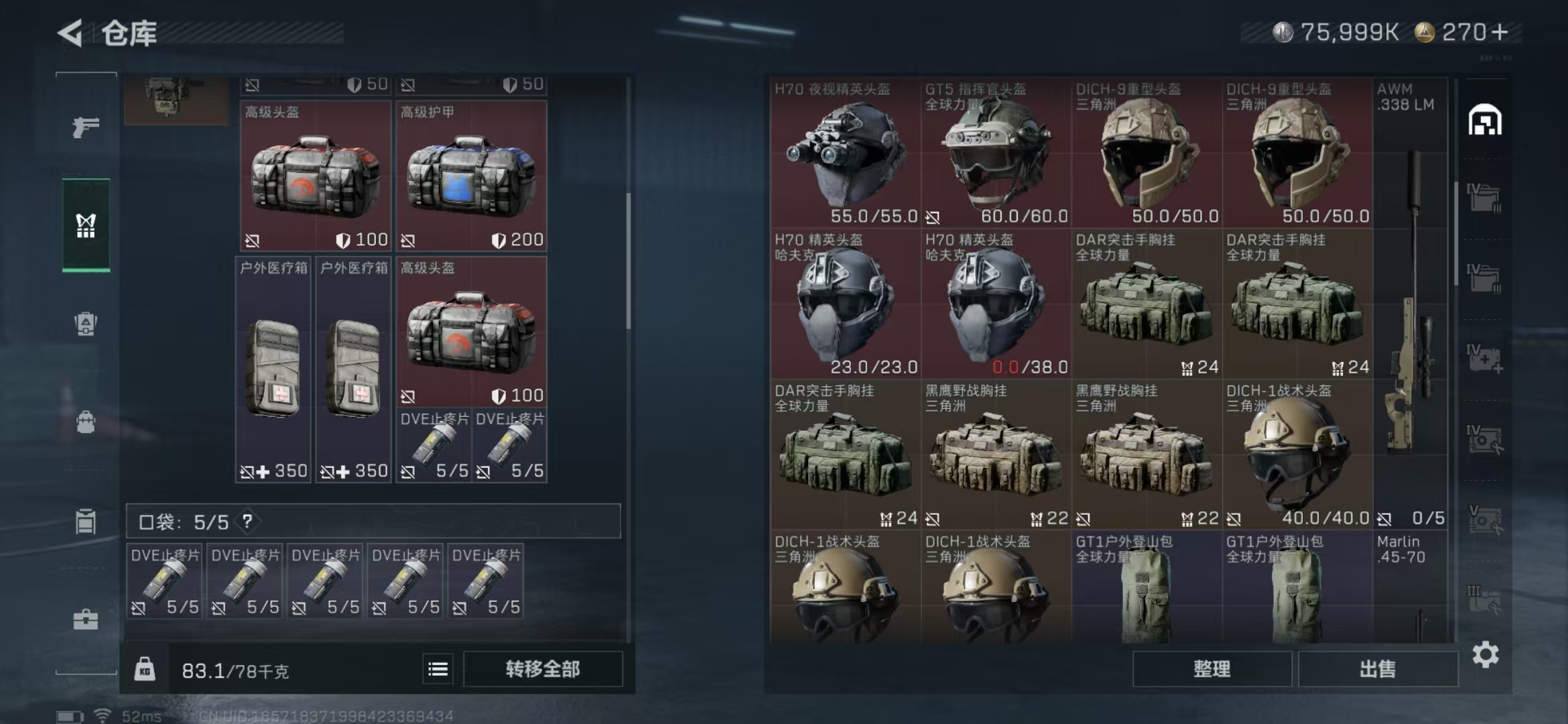
Task: Pick the damaged H70 helmet with 0.0/38.0
Action: click(x=996, y=305)
